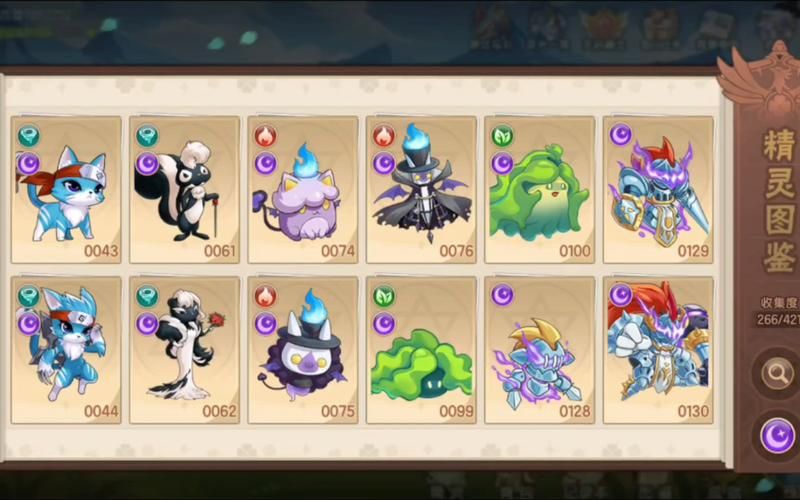Open the skunk lady card 0062
The image size is (800, 500).
pyautogui.click(x=184, y=350)
